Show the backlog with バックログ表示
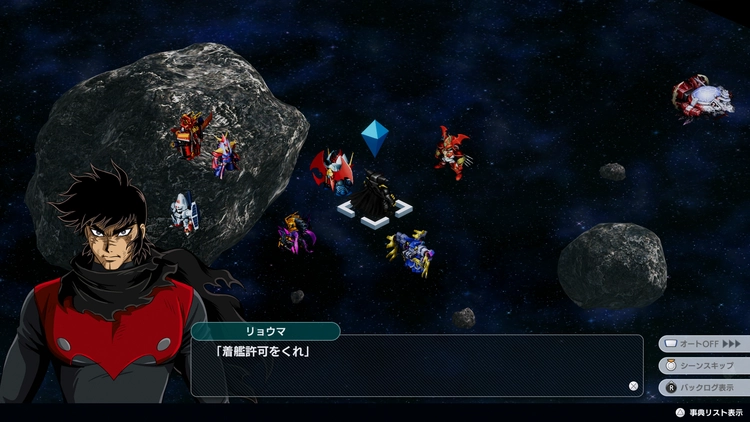Image resolution: width=750 pixels, height=422 pixels. [x=703, y=387]
